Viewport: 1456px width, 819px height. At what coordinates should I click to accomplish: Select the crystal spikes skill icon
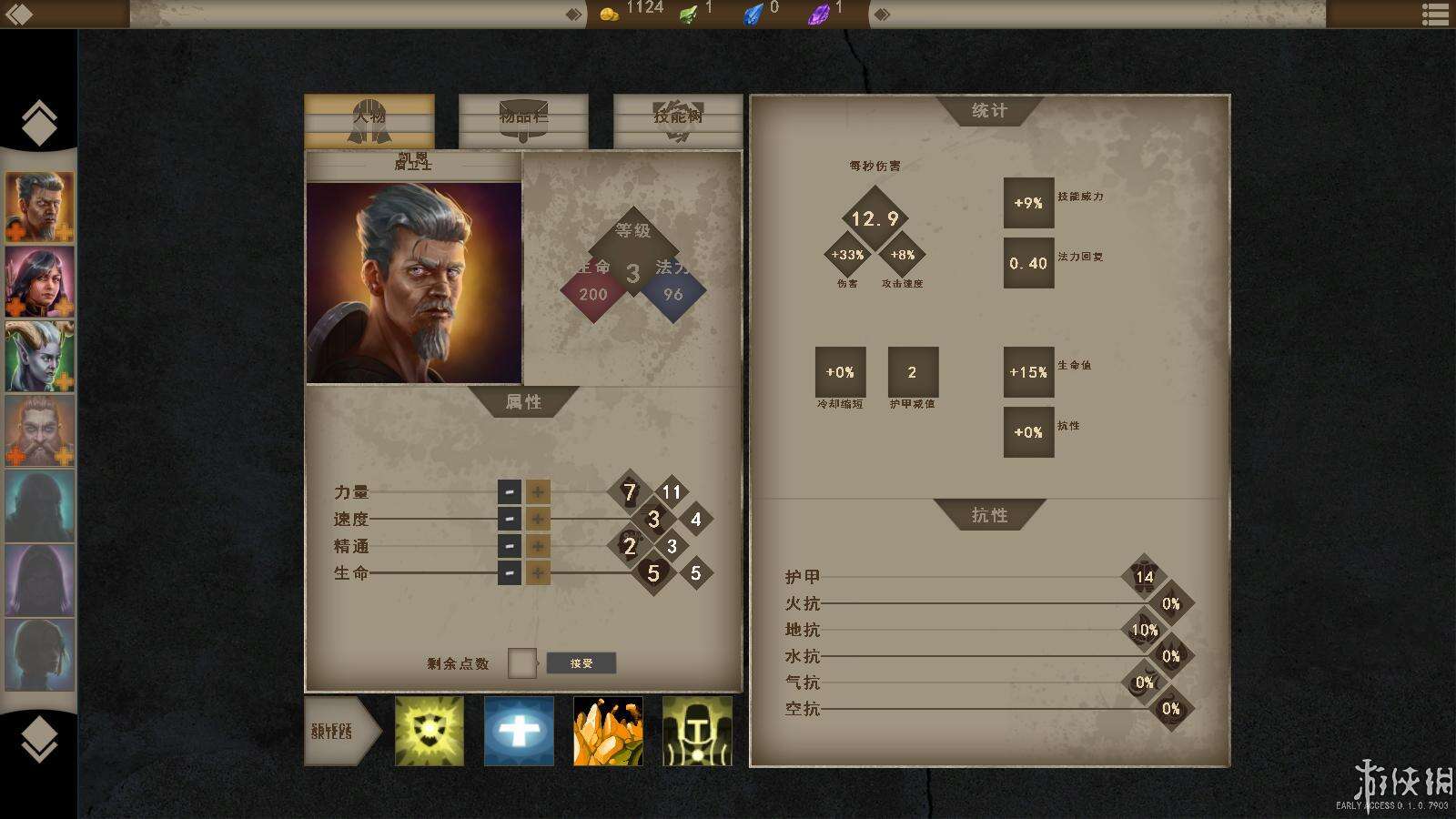pos(608,733)
